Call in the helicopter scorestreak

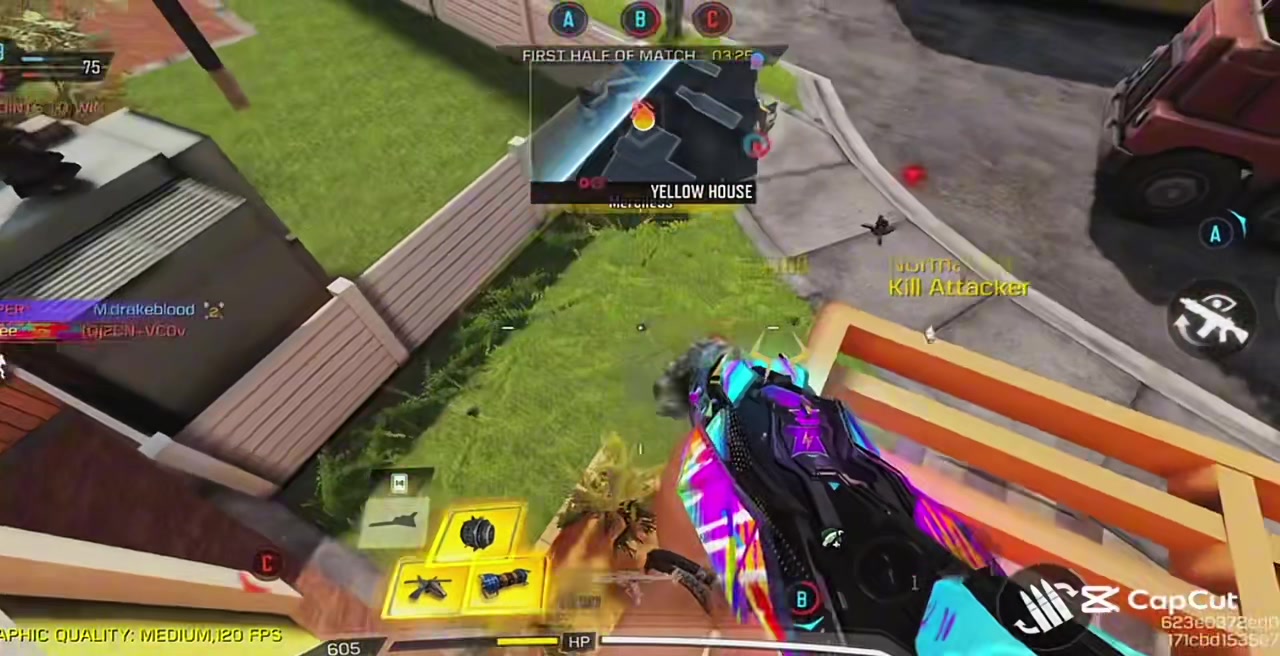point(428,586)
